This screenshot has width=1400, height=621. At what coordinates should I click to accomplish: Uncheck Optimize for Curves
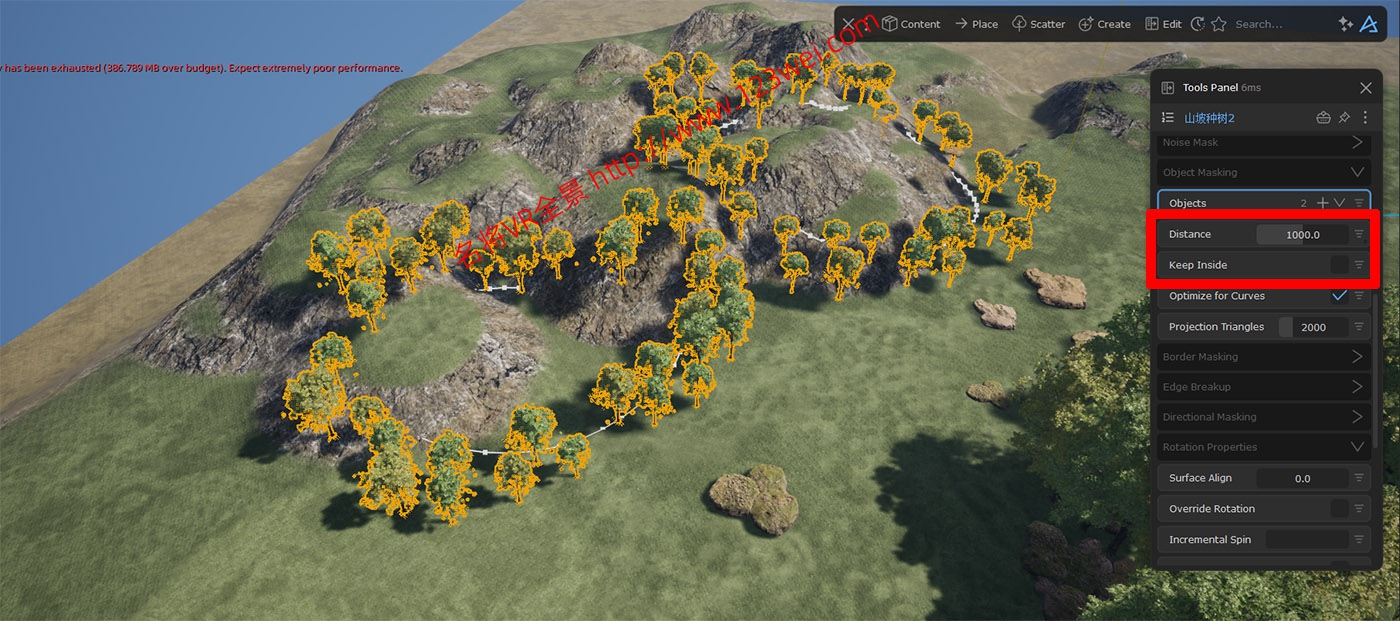tap(1339, 296)
